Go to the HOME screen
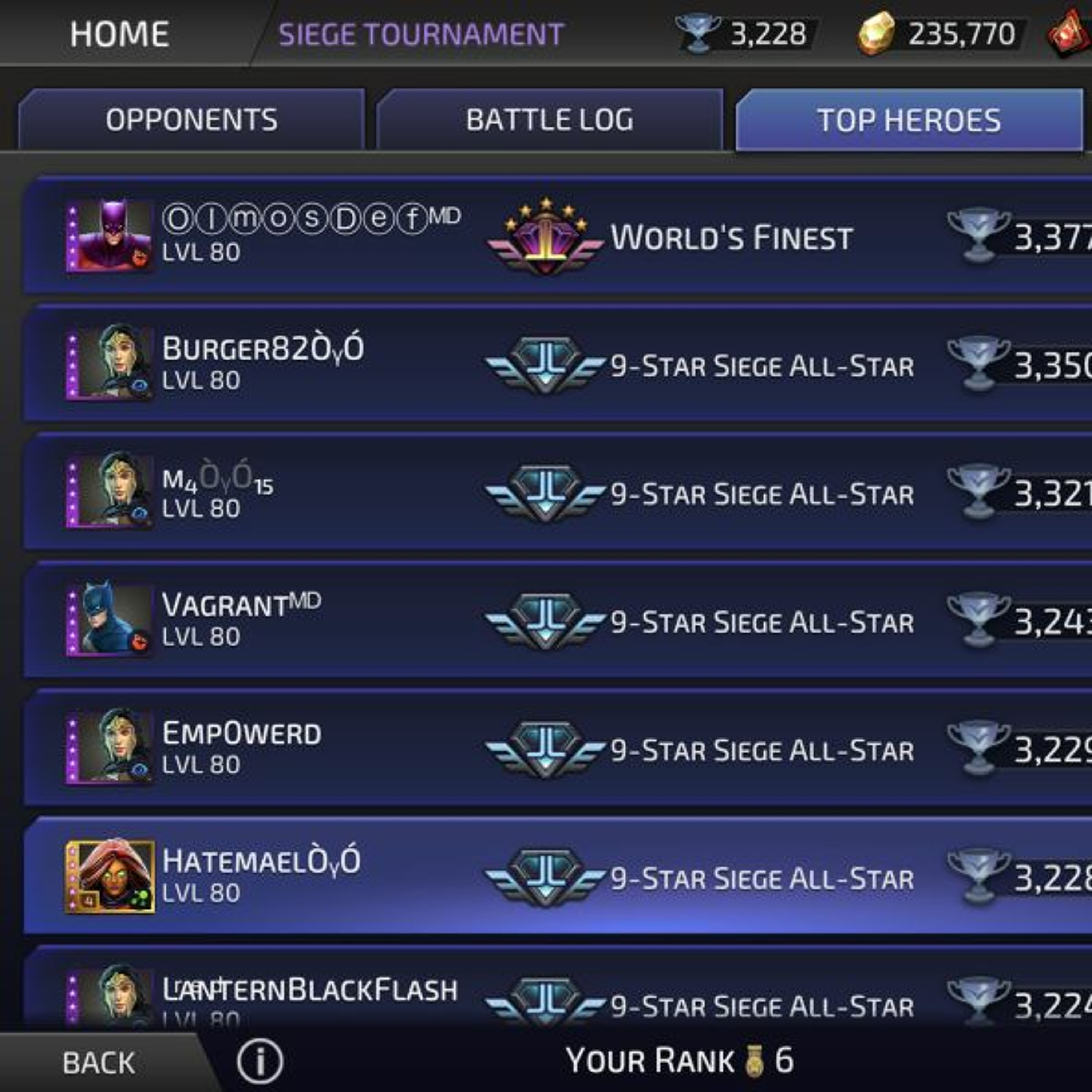1092x1092 pixels. click(x=119, y=34)
